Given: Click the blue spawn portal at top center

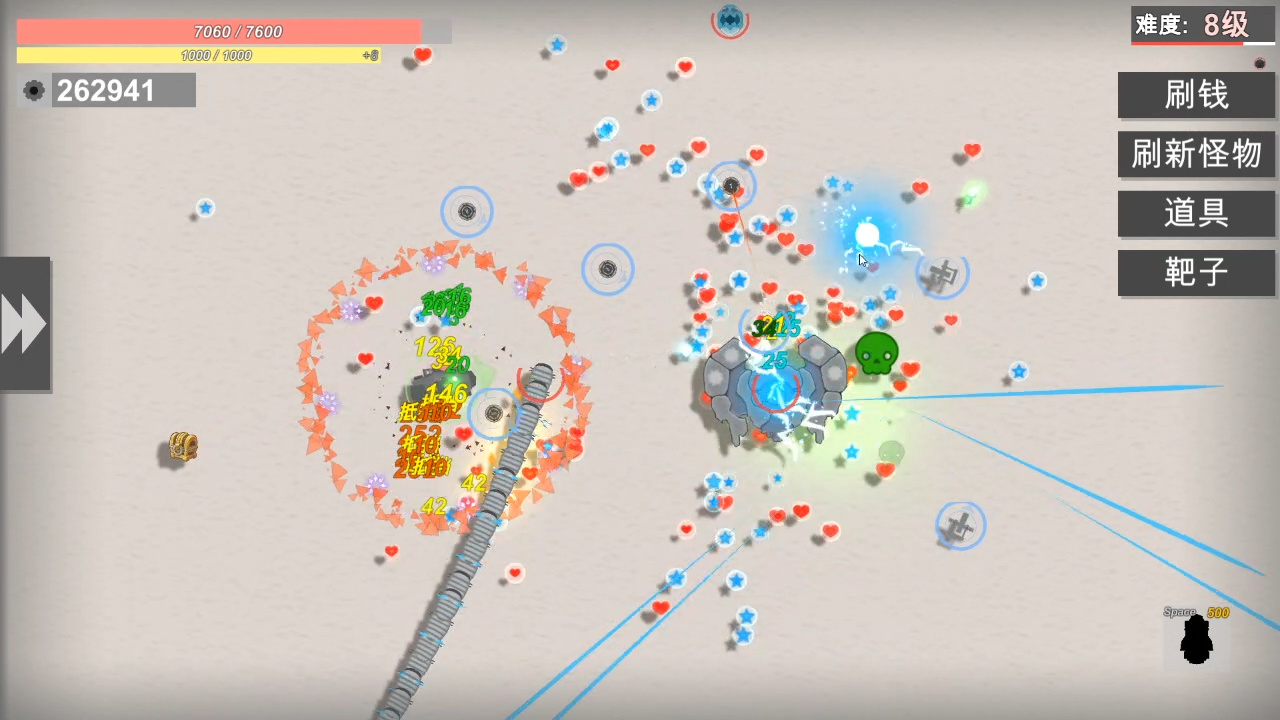Looking at the screenshot, I should (x=729, y=20).
